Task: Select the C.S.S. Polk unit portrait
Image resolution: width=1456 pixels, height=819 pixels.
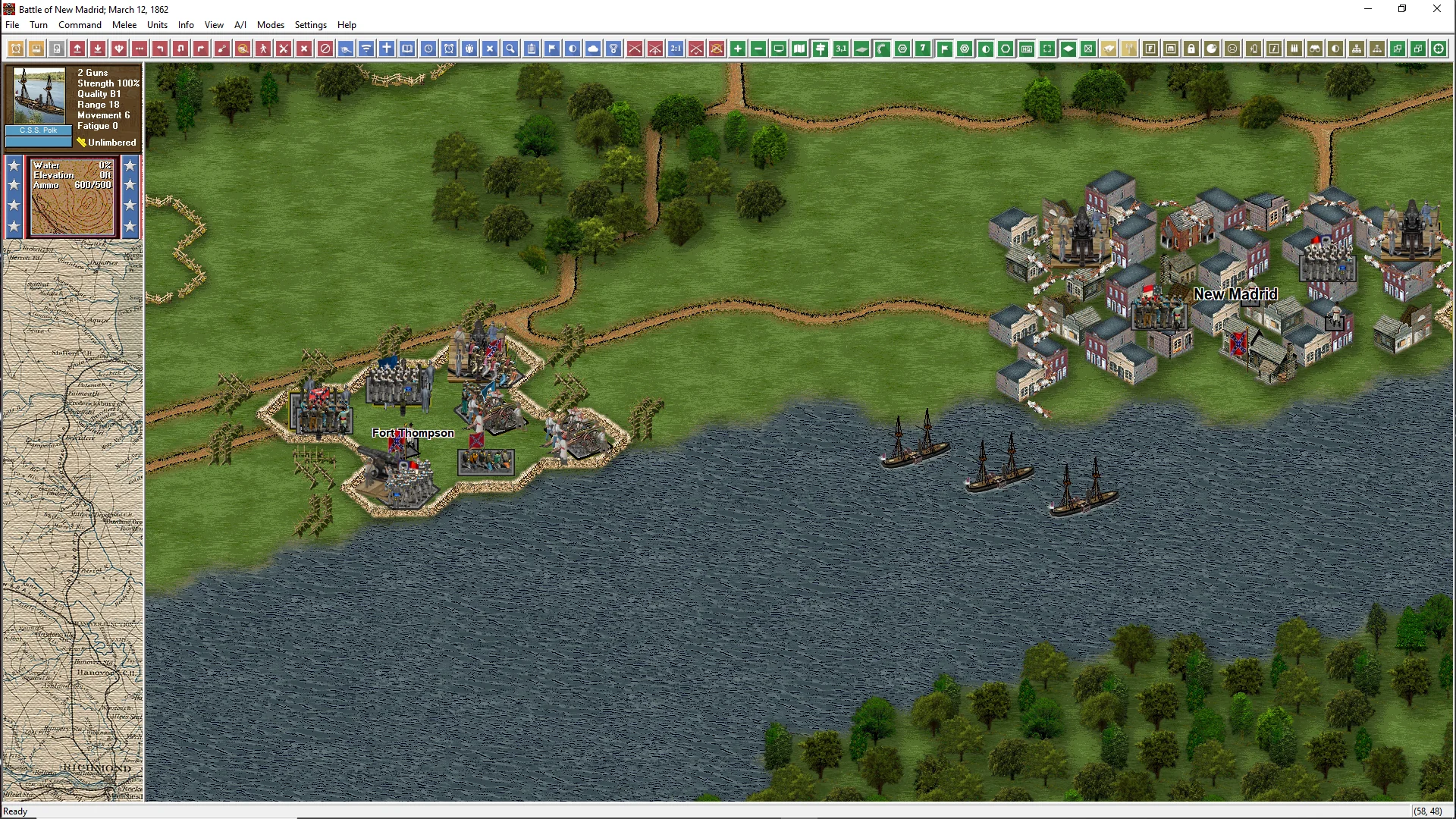Action: (x=39, y=96)
